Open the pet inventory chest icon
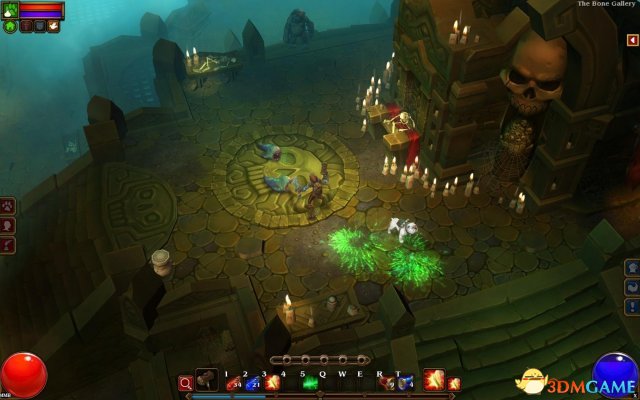The image size is (640, 400). (x=25, y=26)
